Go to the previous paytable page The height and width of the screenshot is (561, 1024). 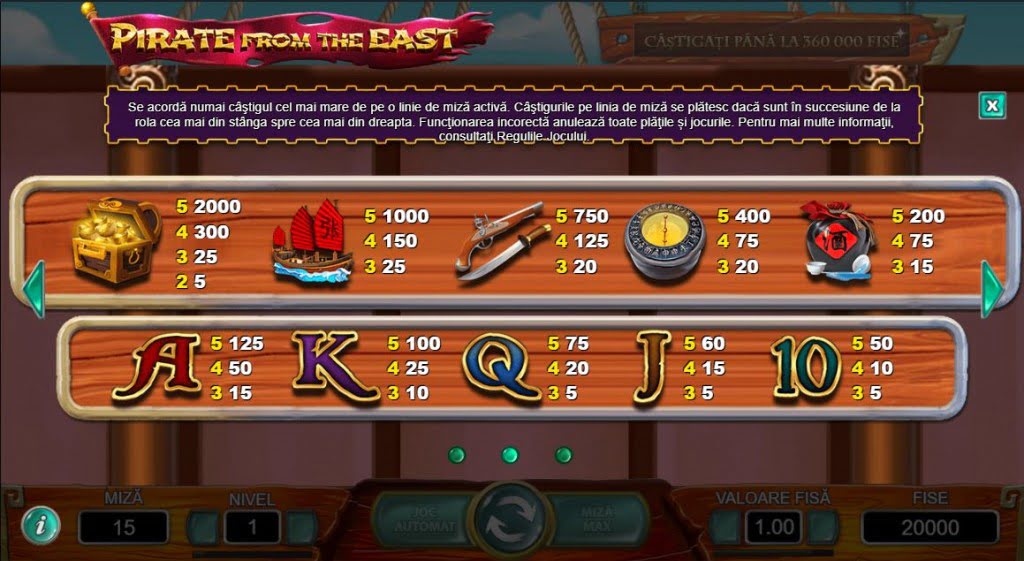pos(33,289)
